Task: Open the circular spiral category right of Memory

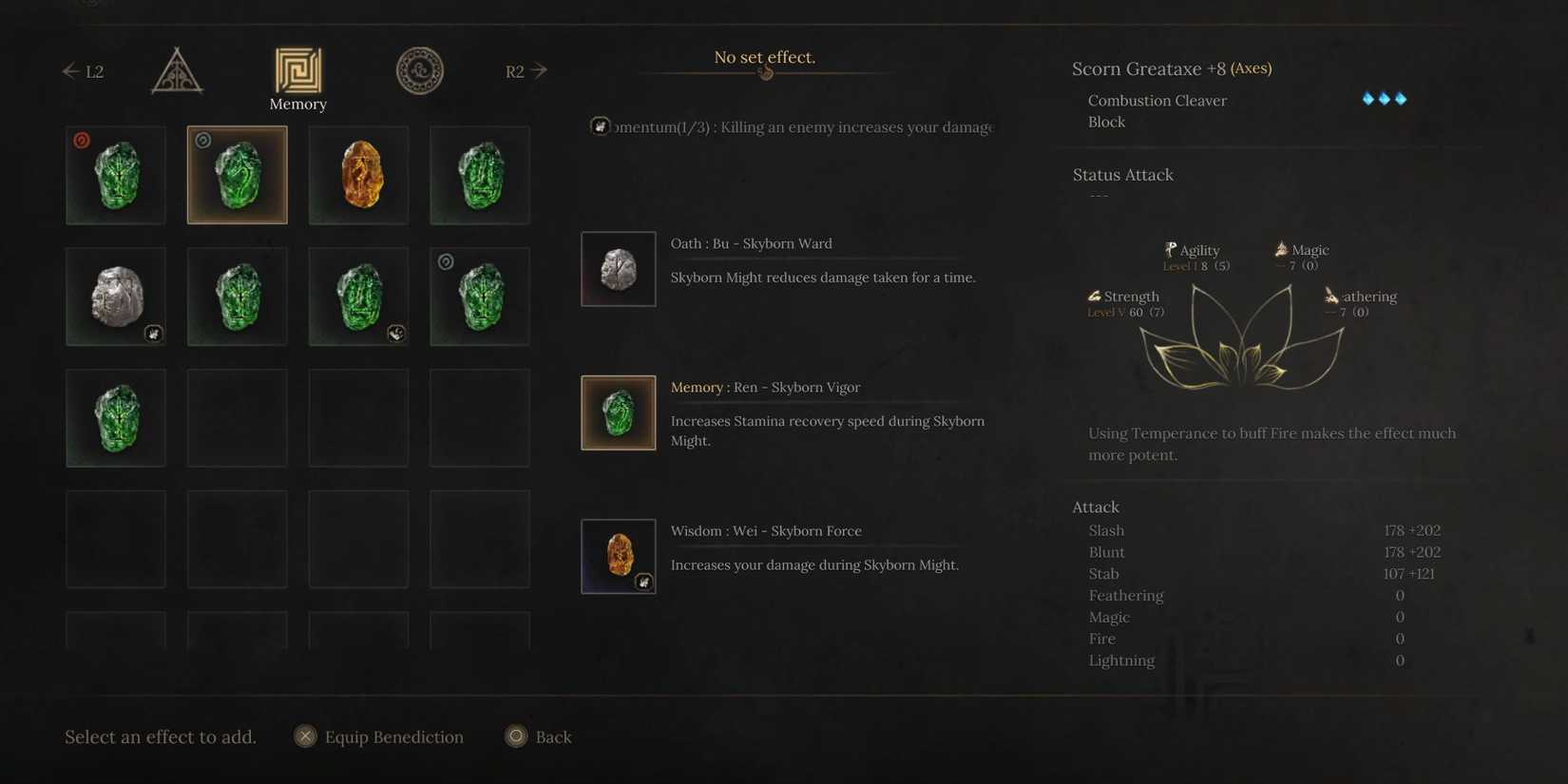Action: pyautogui.click(x=419, y=70)
